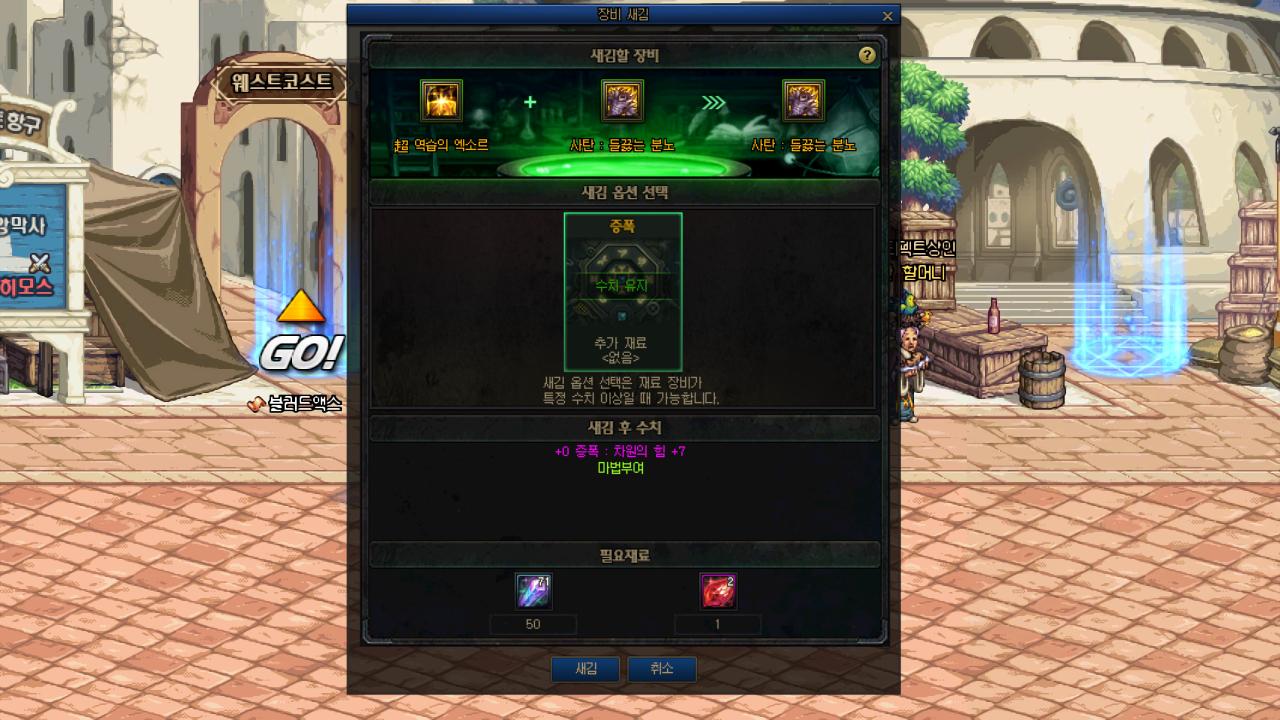Click the red gem material icon showing 2

coord(718,591)
